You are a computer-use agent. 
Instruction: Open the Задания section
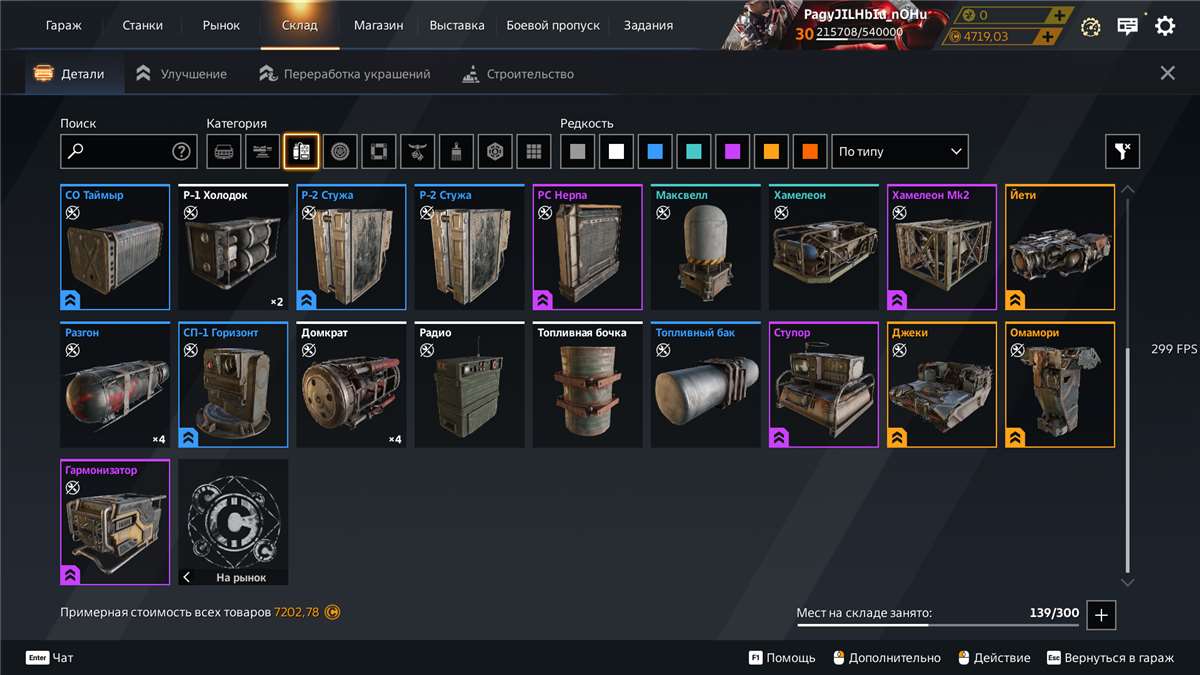point(648,25)
